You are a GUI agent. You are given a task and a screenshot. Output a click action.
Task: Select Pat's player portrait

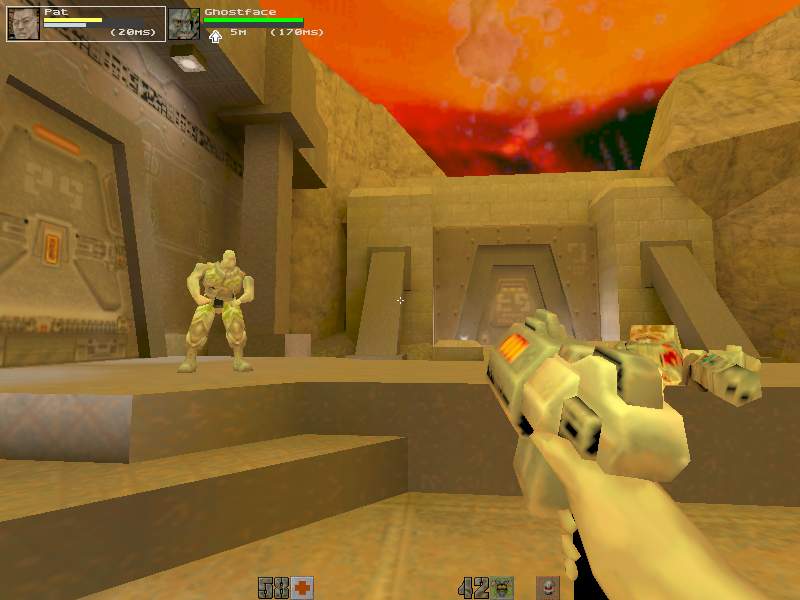point(23,23)
